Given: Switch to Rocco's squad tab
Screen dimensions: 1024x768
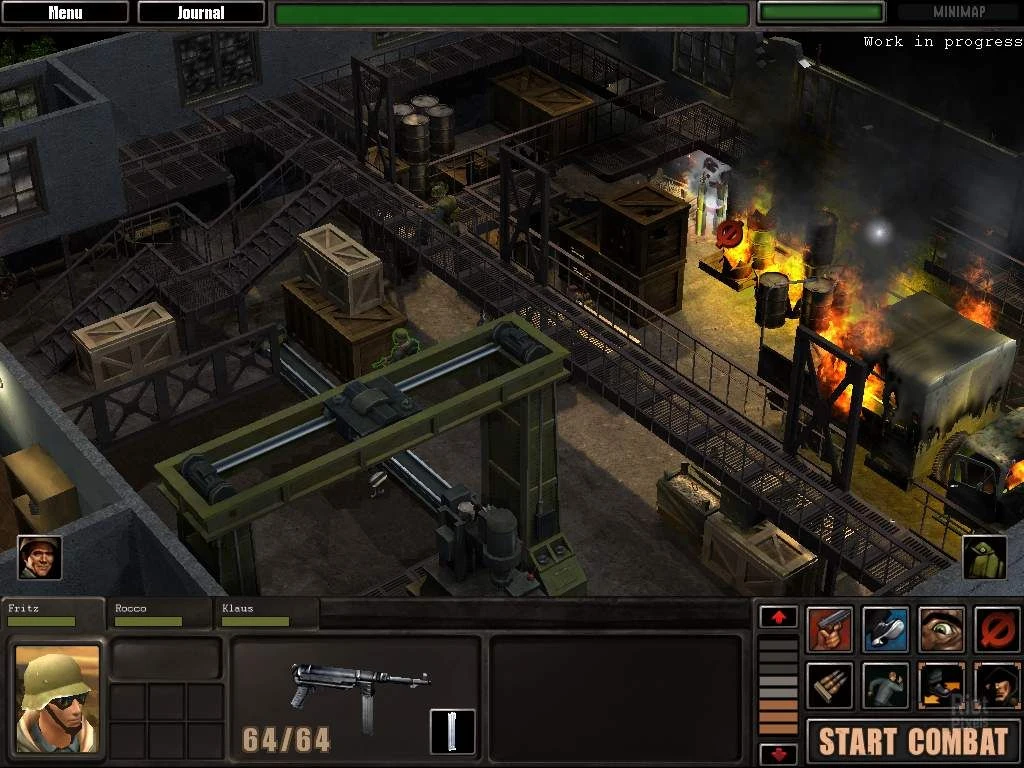Looking at the screenshot, I should 160,614.
